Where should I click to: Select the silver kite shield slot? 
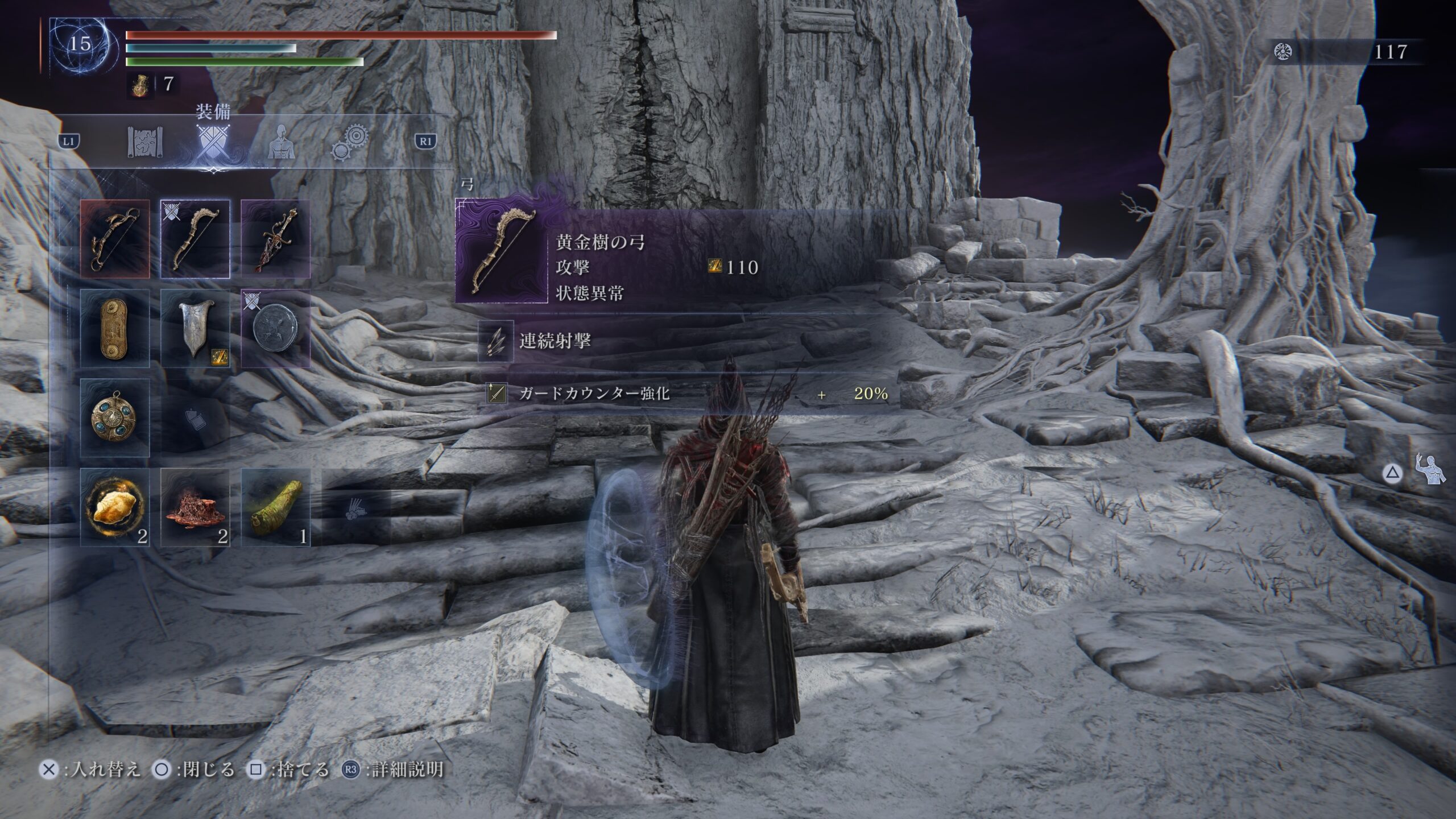[x=195, y=329]
